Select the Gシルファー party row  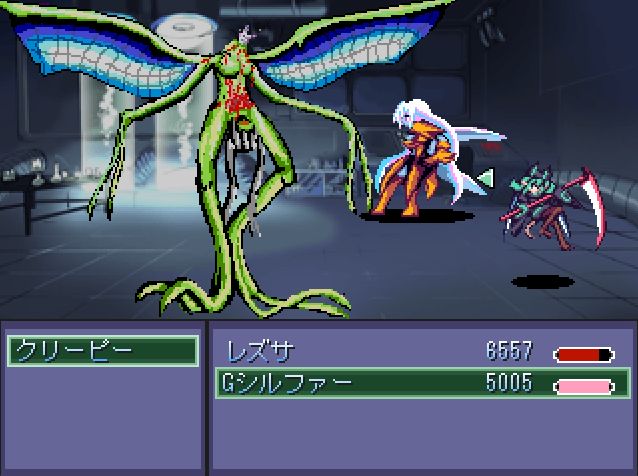point(420,383)
